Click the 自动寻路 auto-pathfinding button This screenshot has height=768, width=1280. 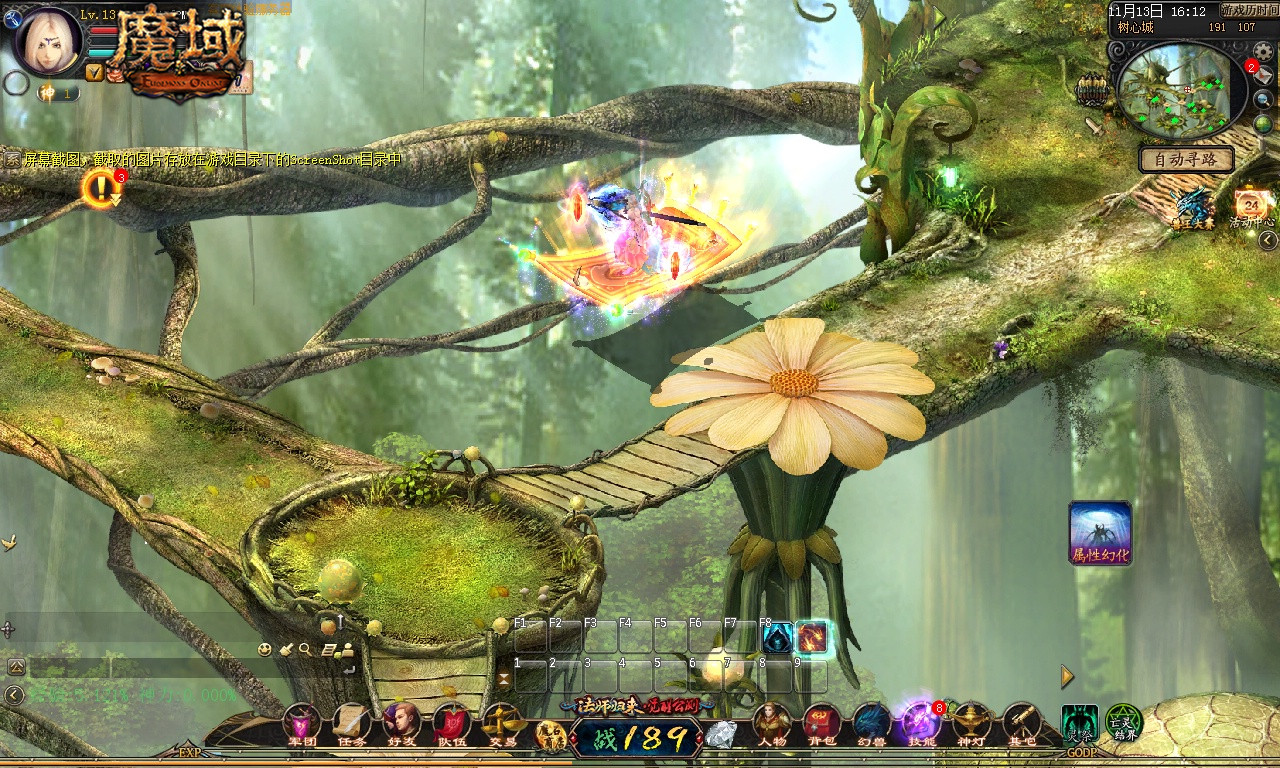[1187, 159]
